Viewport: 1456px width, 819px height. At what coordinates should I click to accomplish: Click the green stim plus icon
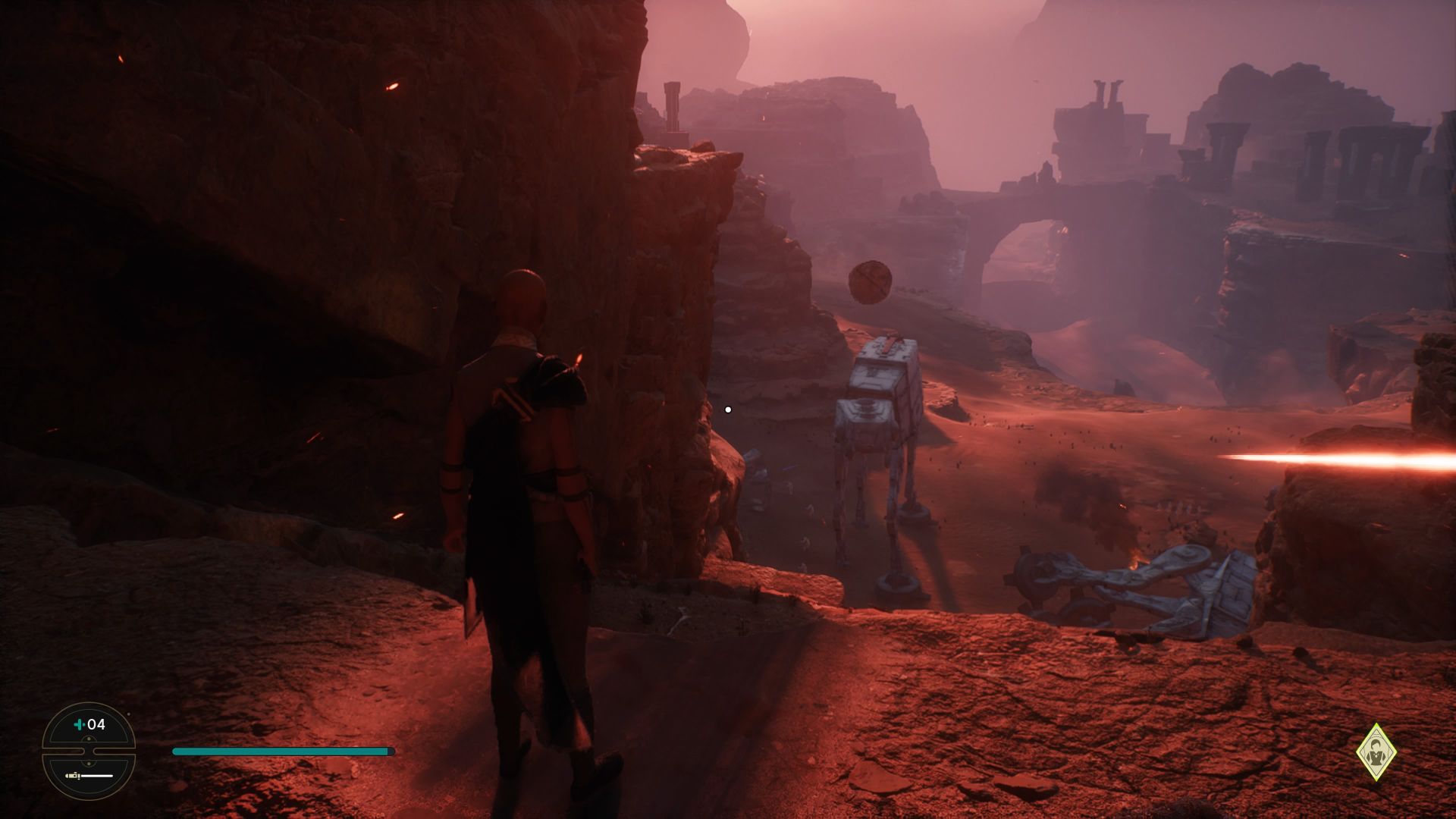(79, 723)
